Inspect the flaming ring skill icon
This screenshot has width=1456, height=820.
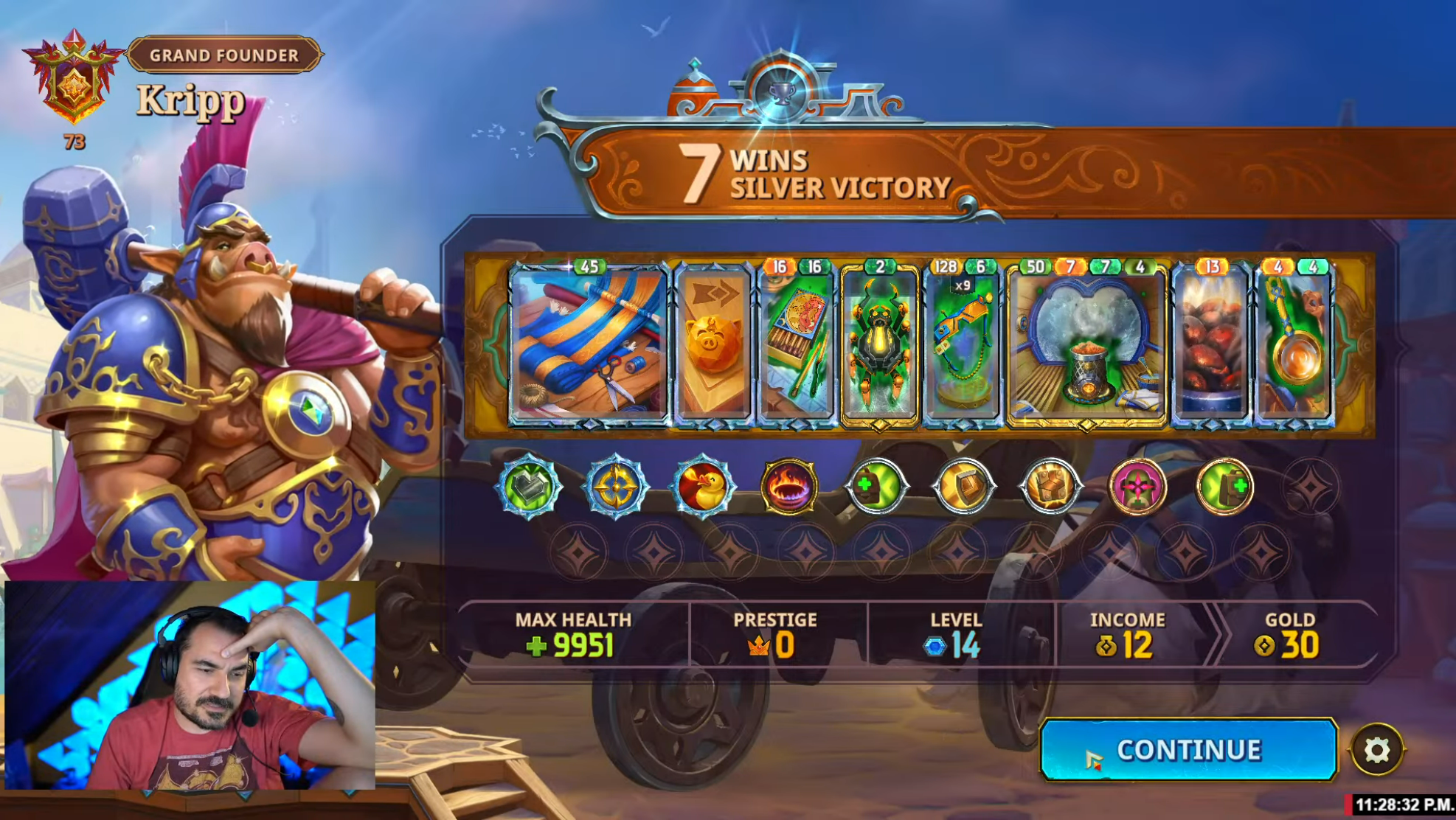[x=789, y=487]
